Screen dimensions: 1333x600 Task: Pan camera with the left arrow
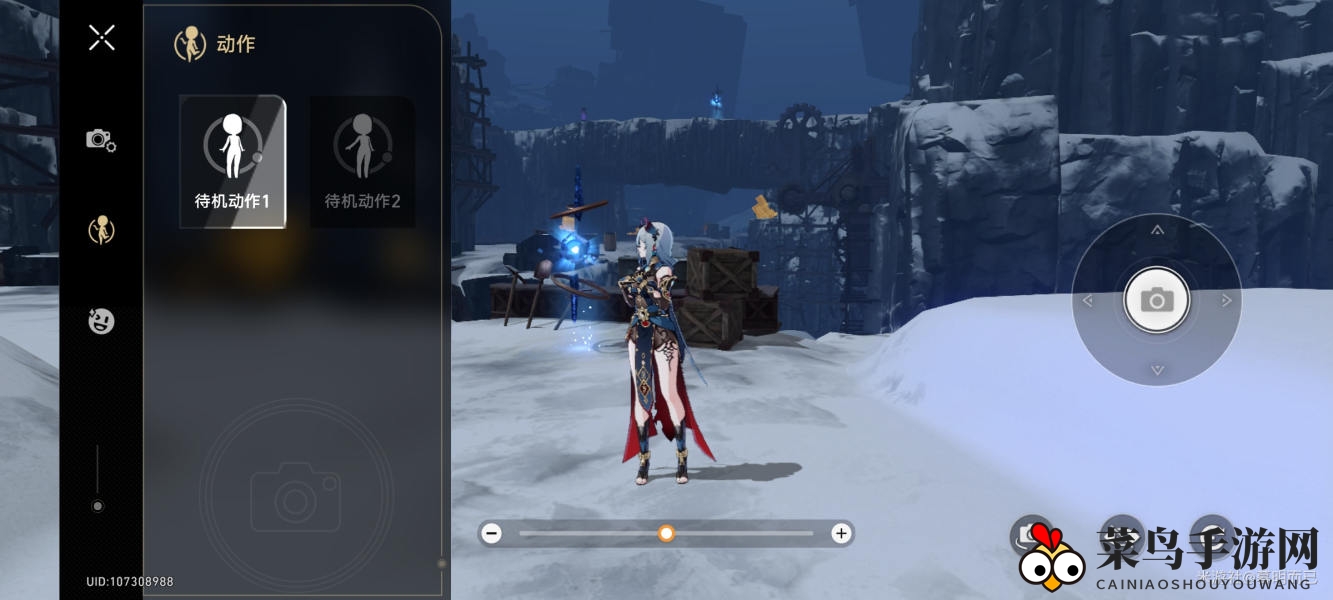tap(1088, 300)
